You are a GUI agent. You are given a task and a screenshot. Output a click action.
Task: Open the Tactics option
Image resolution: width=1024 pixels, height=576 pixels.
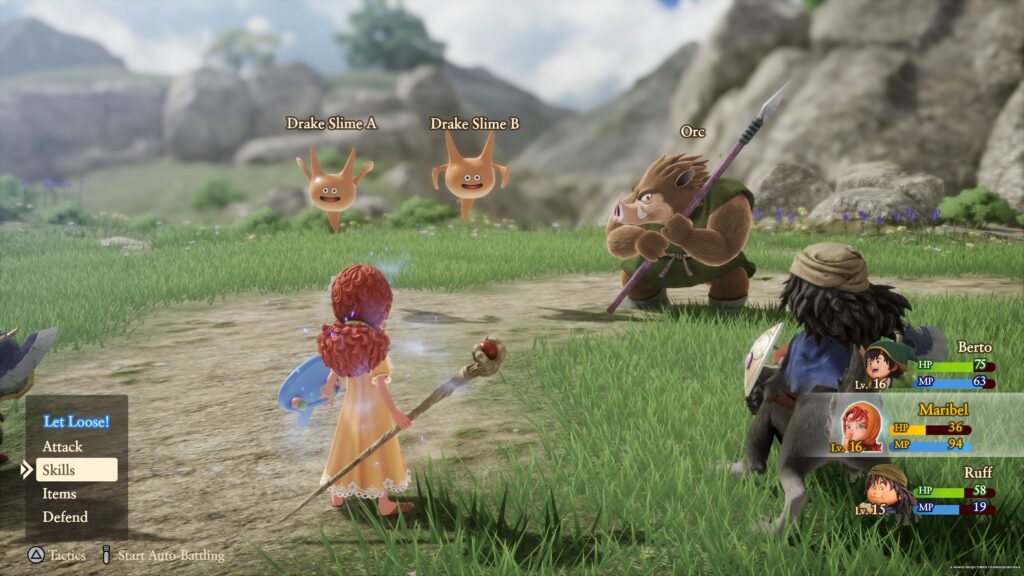pos(58,555)
